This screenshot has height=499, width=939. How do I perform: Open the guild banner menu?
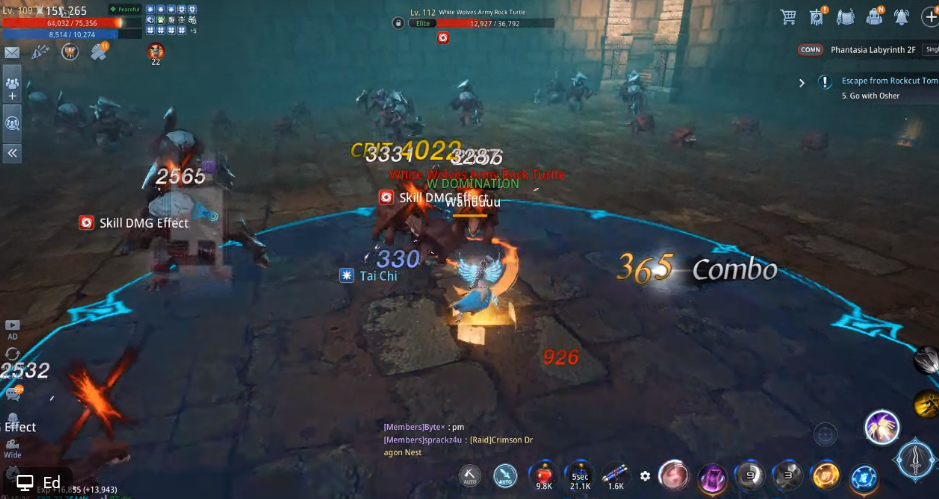[817, 16]
